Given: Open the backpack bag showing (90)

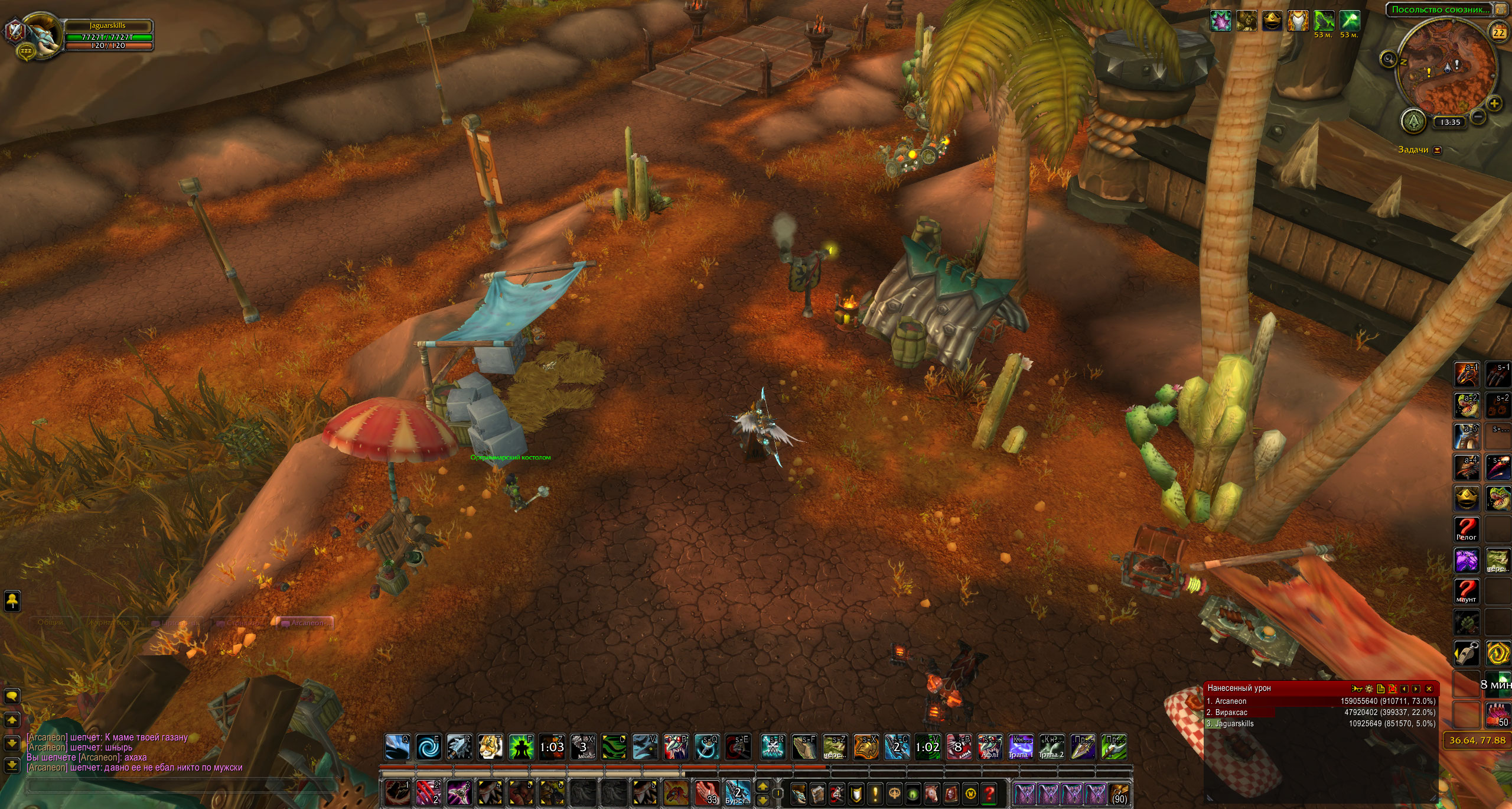Looking at the screenshot, I should 1118,792.
